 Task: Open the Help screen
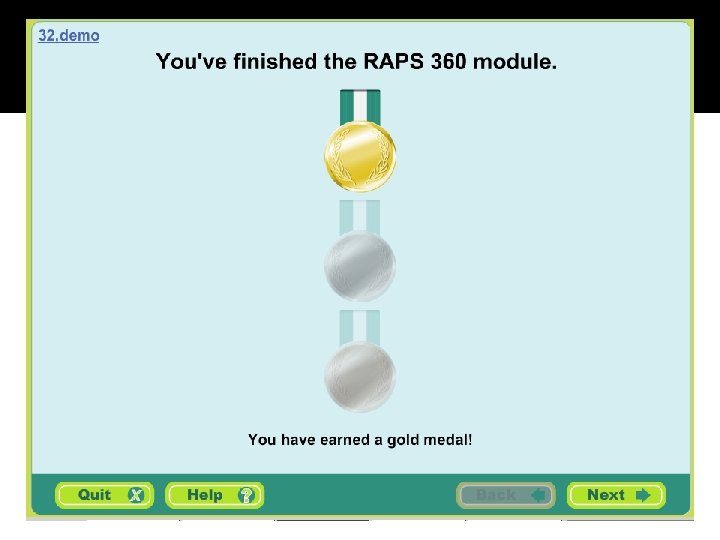214,495
